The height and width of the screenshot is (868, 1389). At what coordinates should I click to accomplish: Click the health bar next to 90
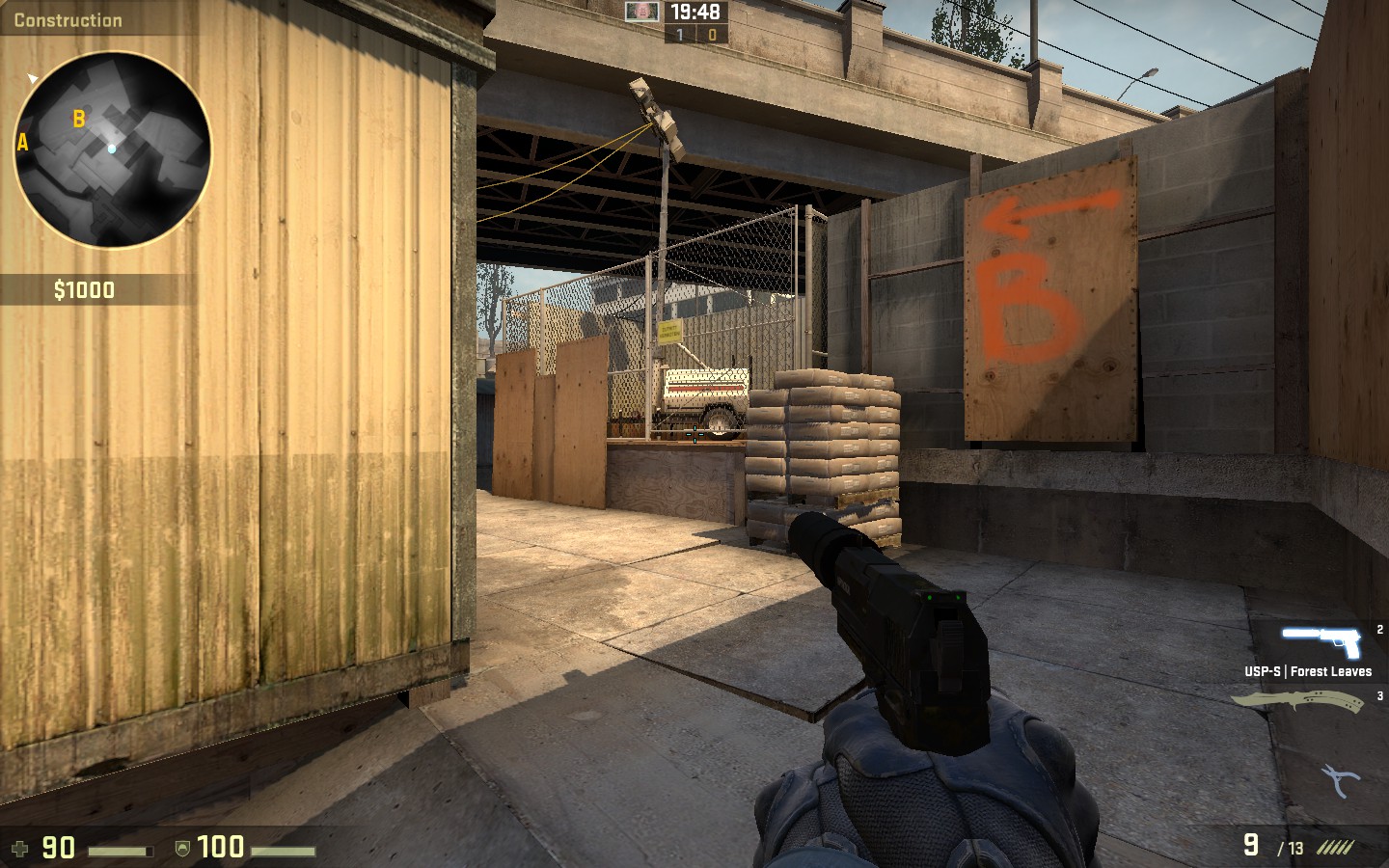119,852
